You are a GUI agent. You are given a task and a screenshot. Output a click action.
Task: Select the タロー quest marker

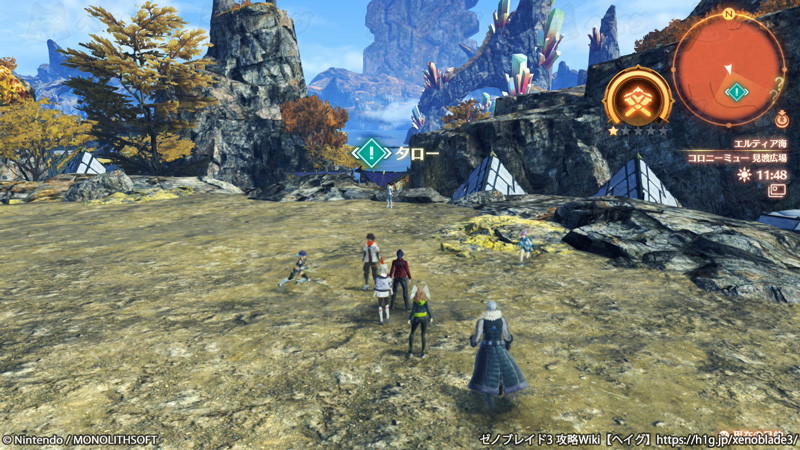[x=372, y=153]
